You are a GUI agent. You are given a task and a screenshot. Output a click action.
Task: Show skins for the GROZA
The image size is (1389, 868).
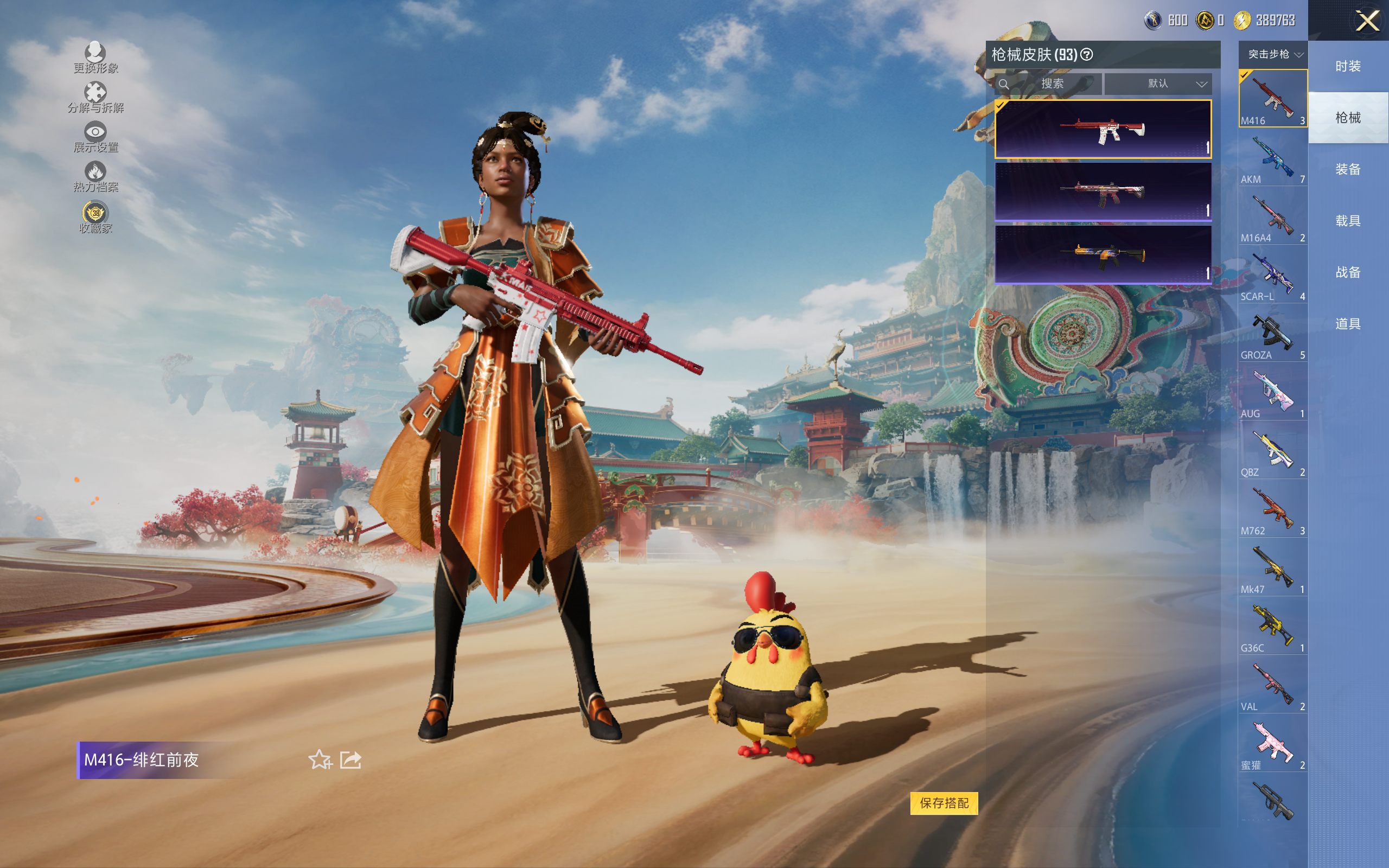(1272, 335)
